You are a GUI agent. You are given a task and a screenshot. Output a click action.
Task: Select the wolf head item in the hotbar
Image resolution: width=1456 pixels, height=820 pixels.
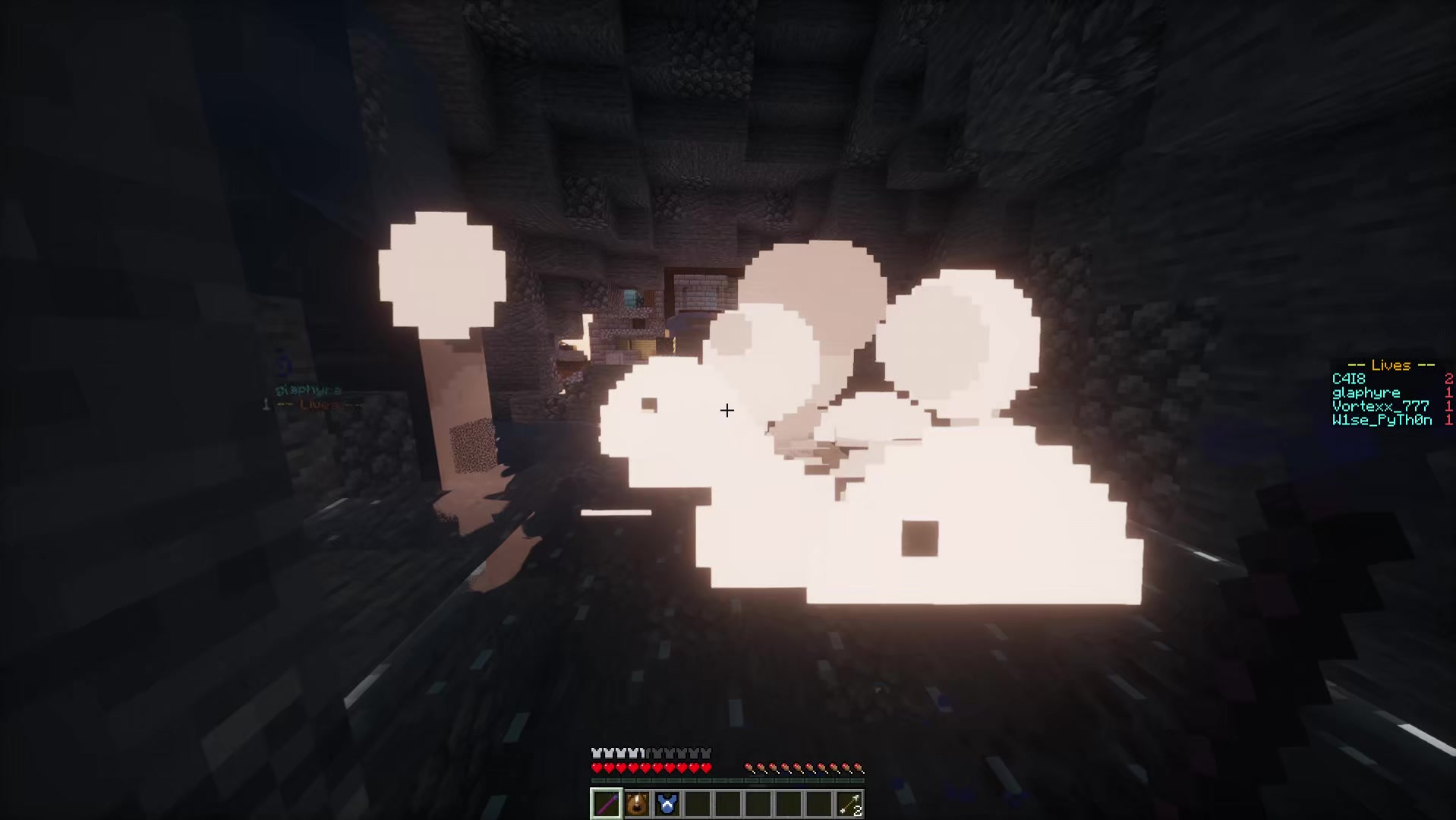click(x=637, y=803)
